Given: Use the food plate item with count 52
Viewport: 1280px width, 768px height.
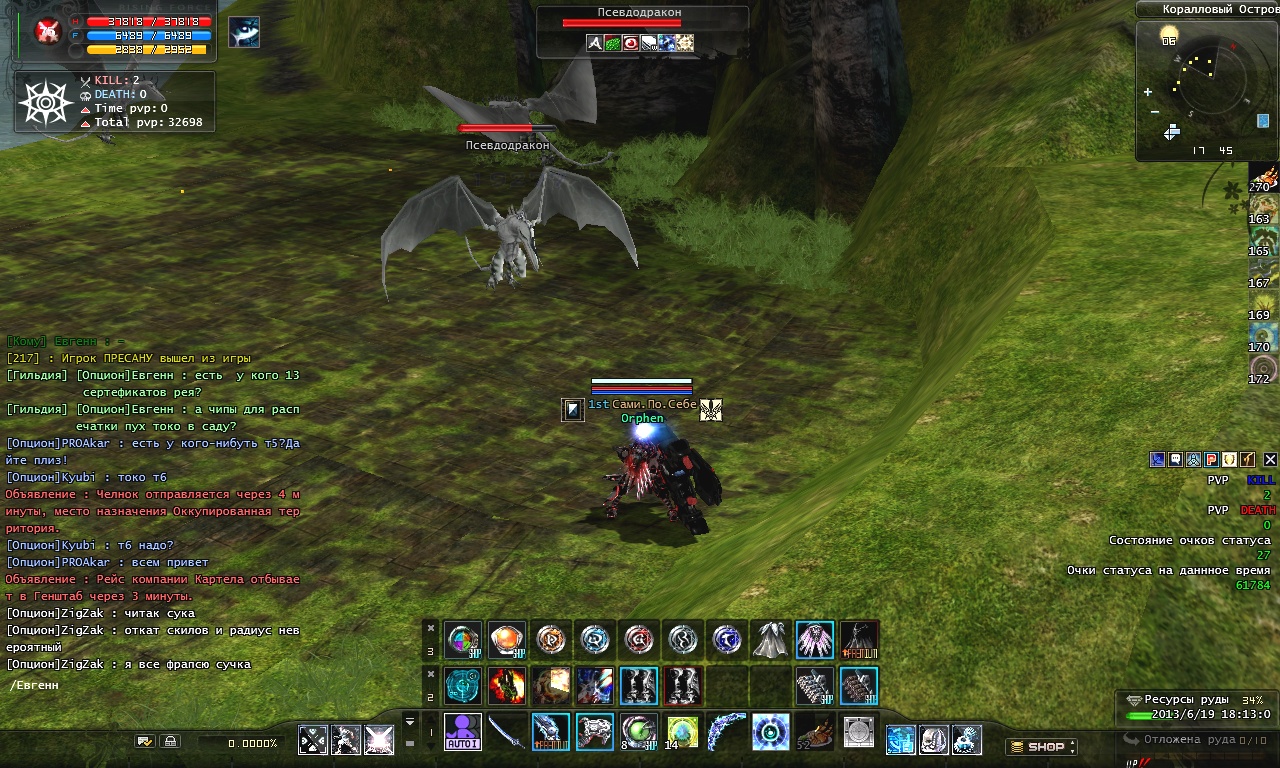Looking at the screenshot, I should pos(814,731).
